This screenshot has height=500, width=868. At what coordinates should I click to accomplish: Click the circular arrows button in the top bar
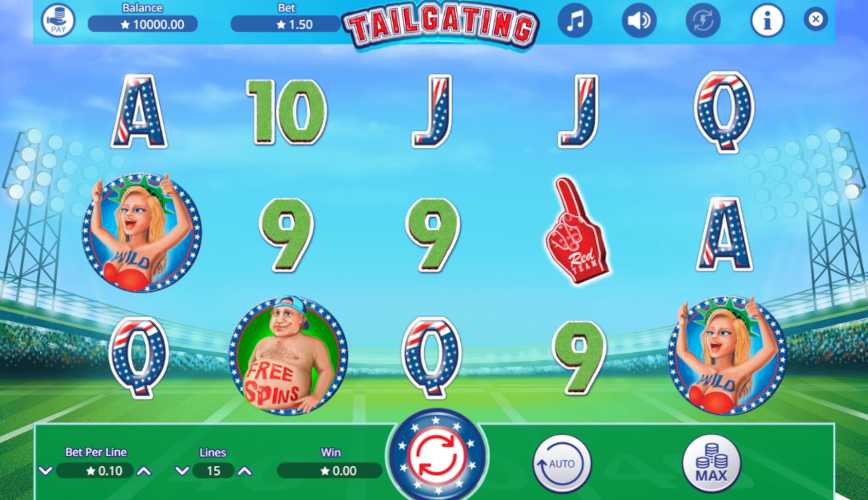pyautogui.click(x=703, y=20)
